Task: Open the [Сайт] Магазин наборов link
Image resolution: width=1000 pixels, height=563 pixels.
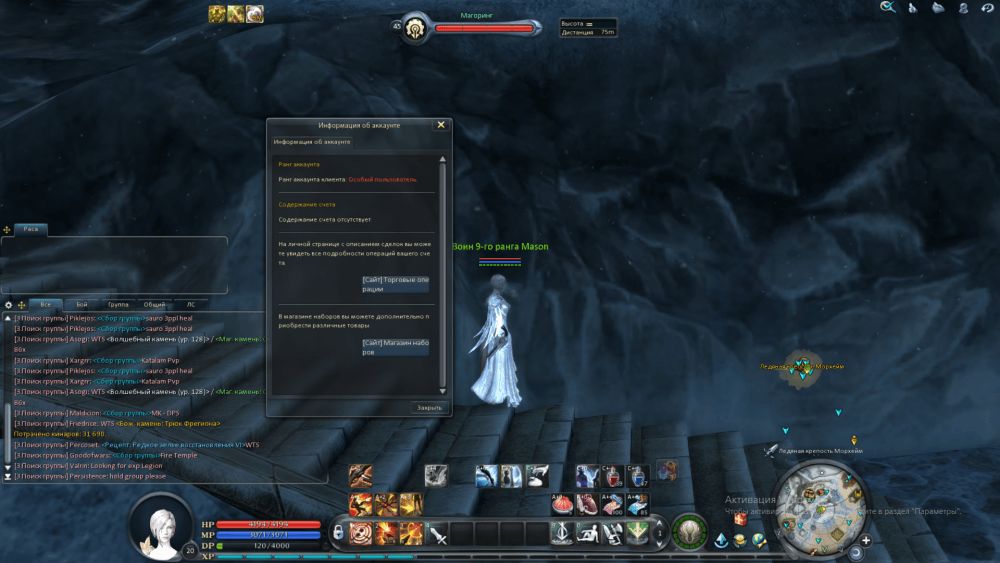Action: [395, 346]
